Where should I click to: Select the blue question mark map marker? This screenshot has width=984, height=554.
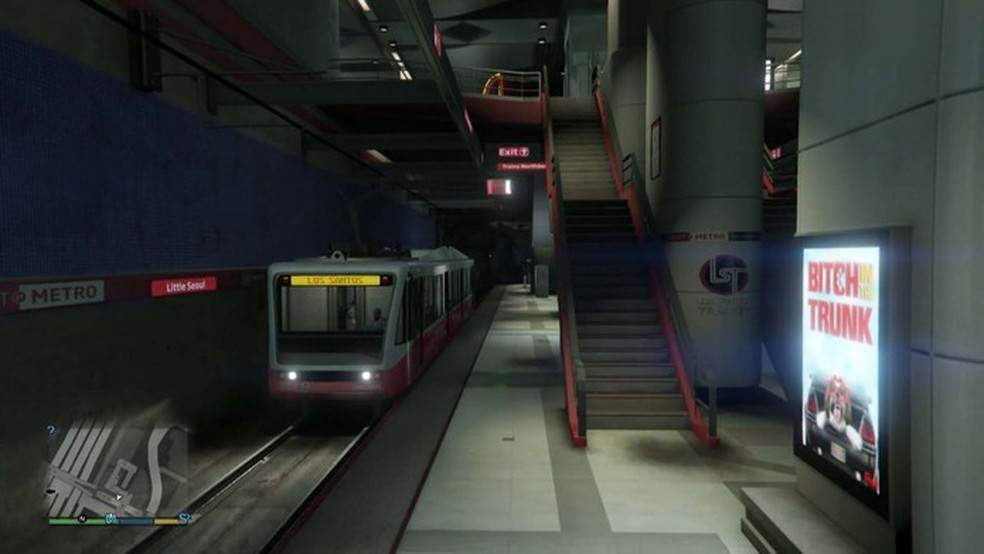pyautogui.click(x=52, y=432)
